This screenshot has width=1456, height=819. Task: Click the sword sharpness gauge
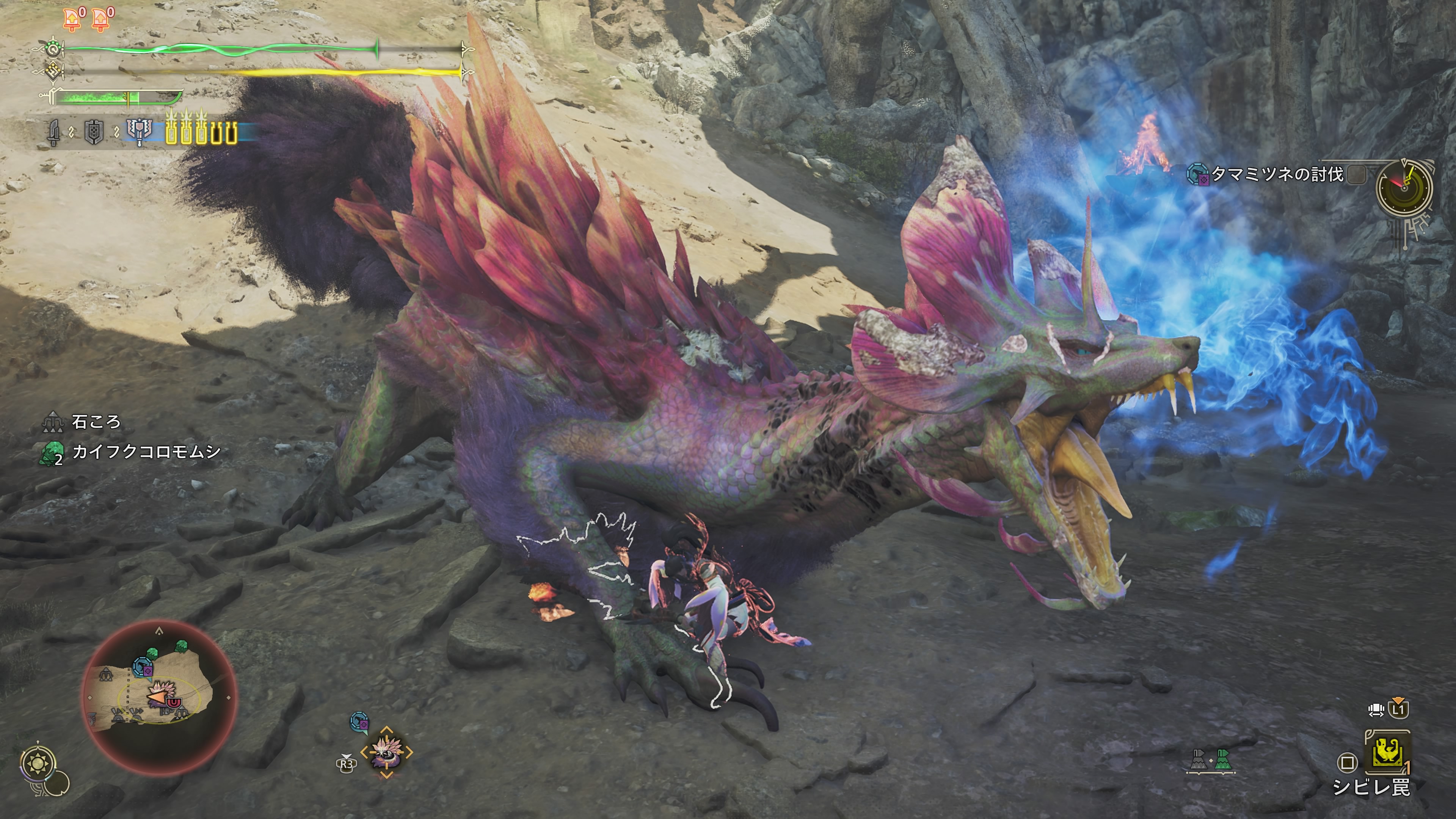tap(119, 98)
